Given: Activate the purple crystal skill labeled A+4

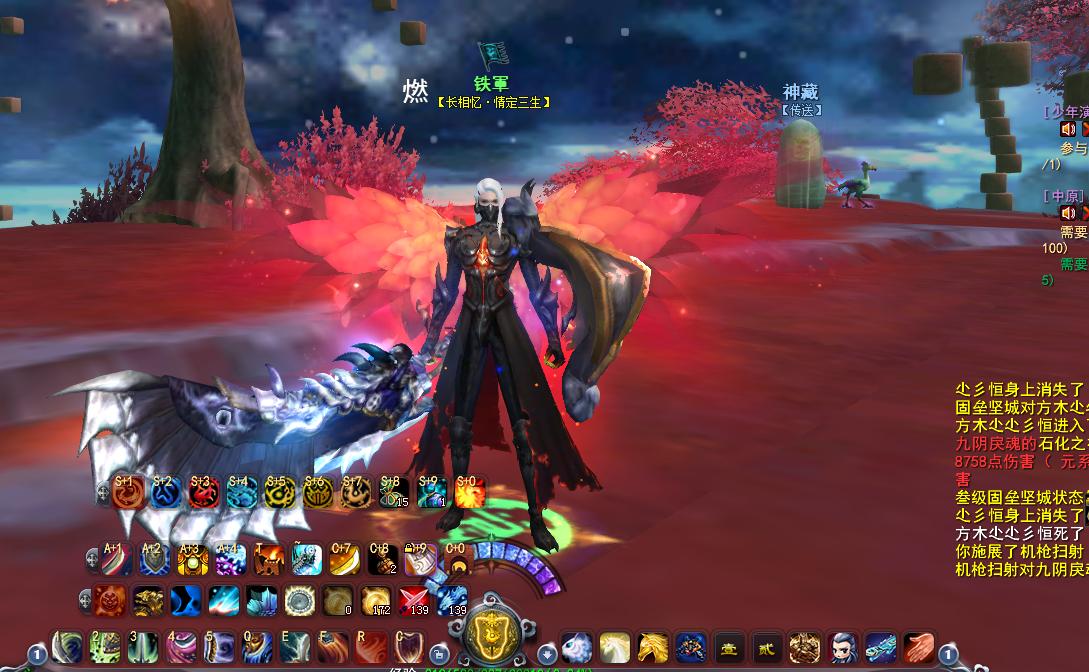Looking at the screenshot, I should point(231,560).
